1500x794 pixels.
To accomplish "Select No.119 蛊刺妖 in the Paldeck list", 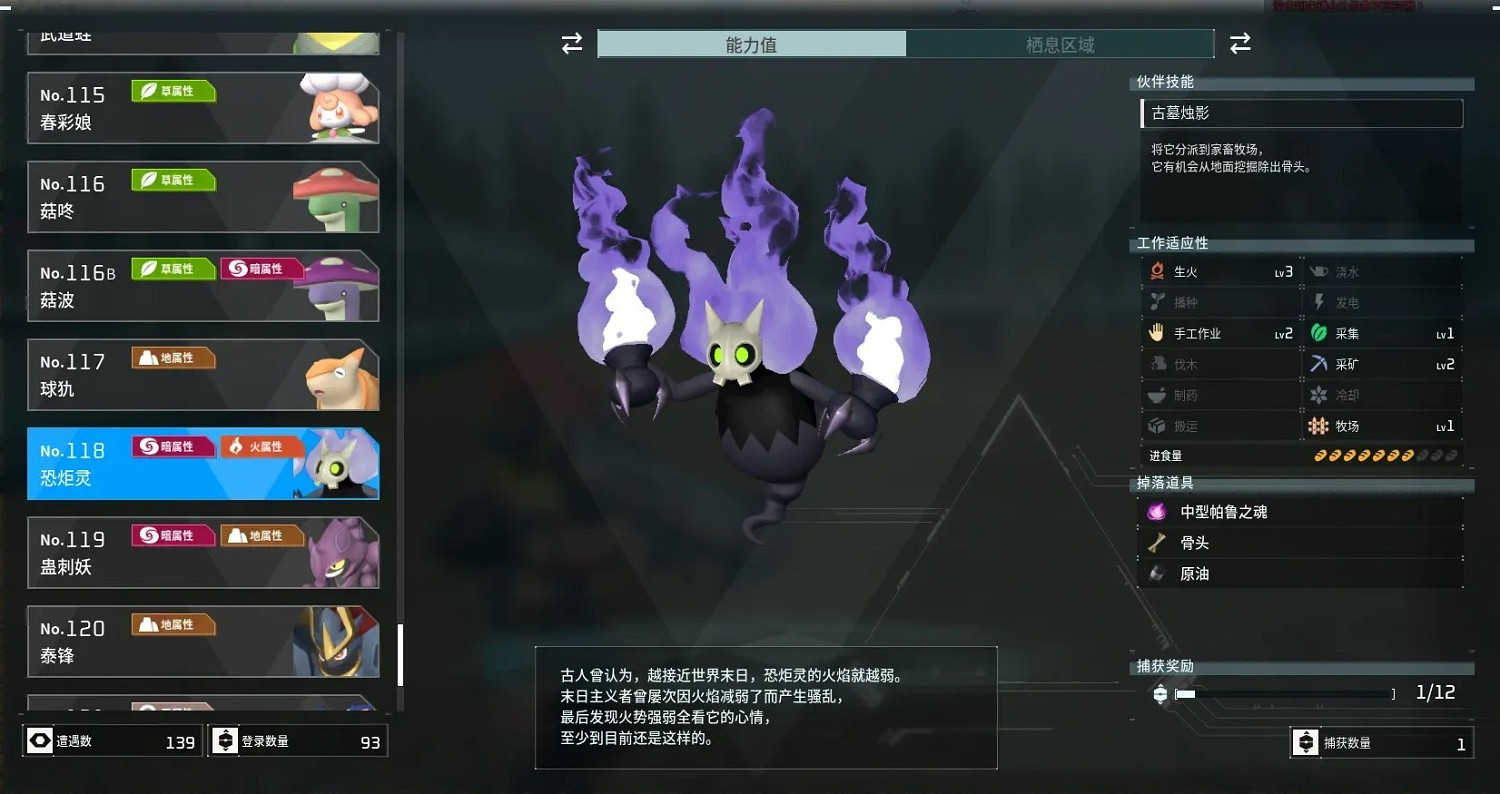I will click(200, 552).
